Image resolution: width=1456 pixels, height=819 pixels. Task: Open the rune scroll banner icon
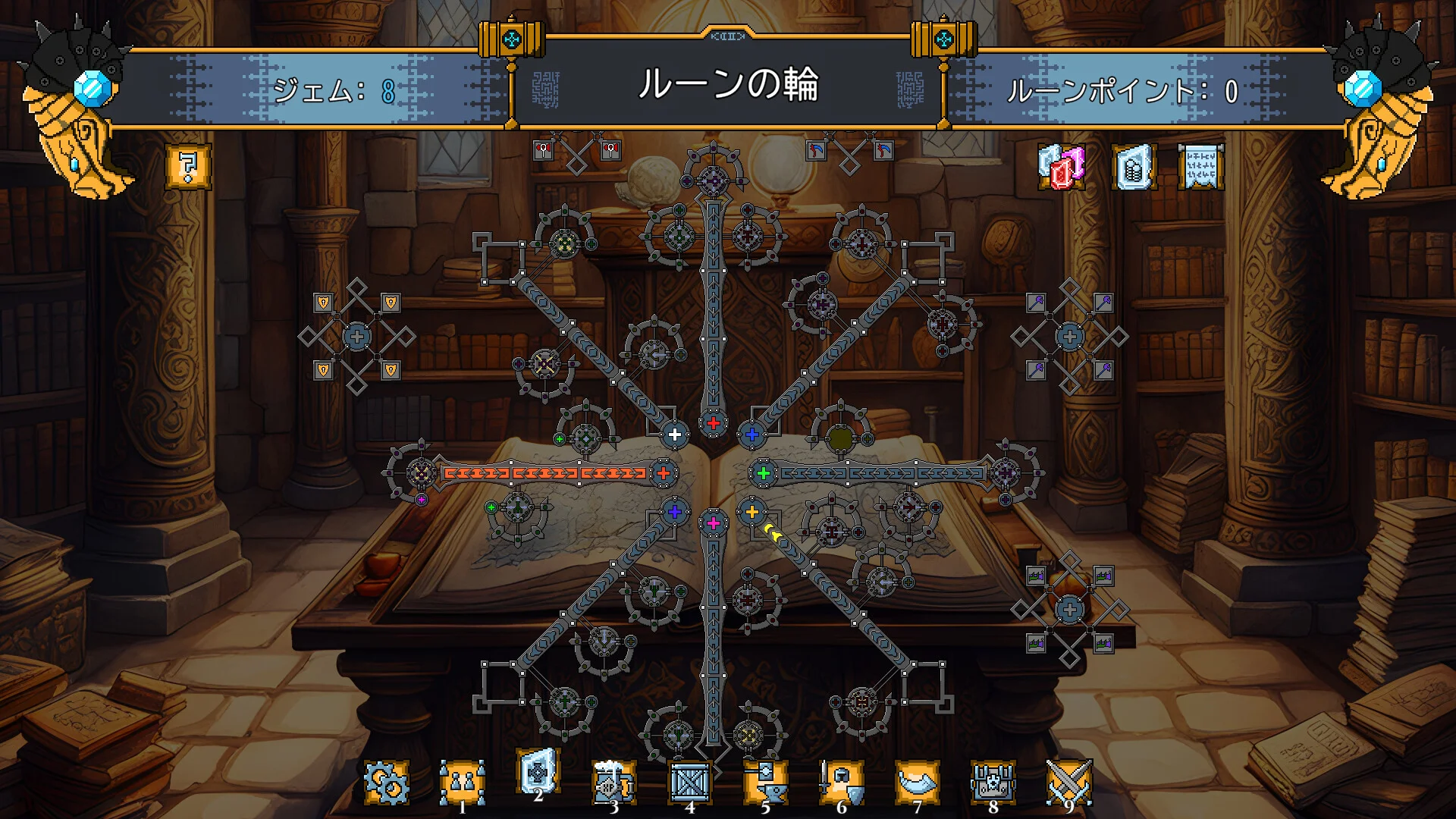click(x=1201, y=167)
